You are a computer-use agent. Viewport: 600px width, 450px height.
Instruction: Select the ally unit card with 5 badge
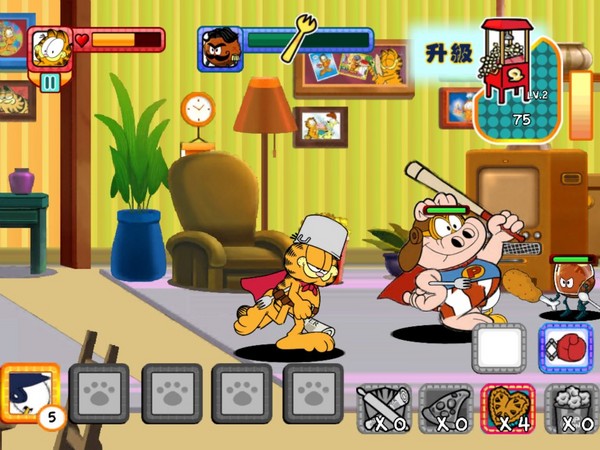[x=30, y=392]
